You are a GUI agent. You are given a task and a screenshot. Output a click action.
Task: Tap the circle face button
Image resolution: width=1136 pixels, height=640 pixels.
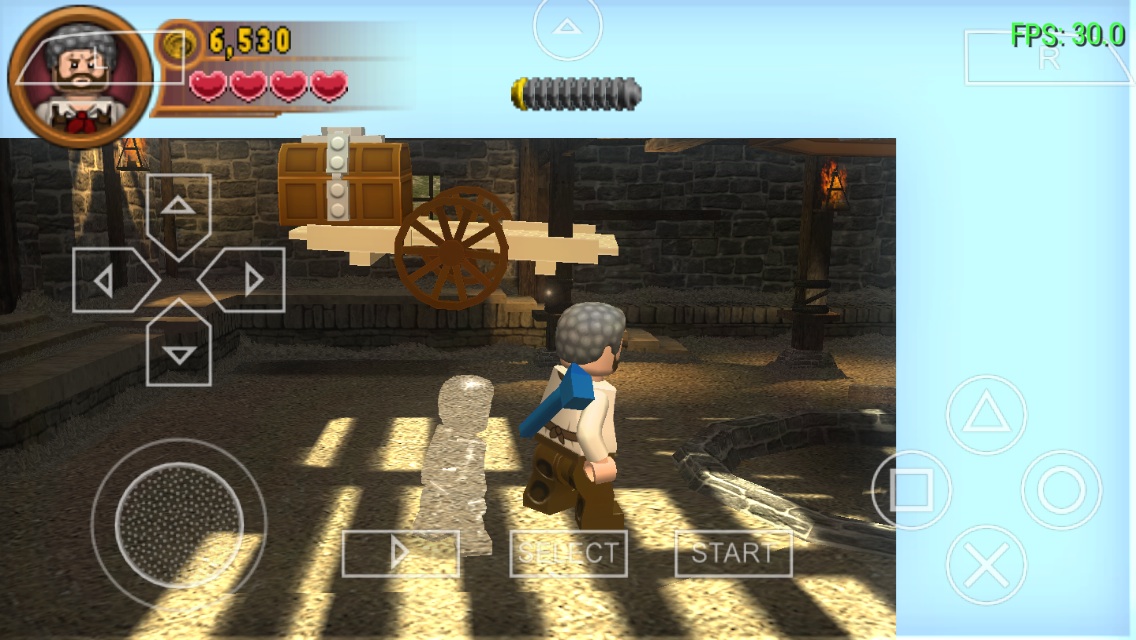coord(1061,490)
